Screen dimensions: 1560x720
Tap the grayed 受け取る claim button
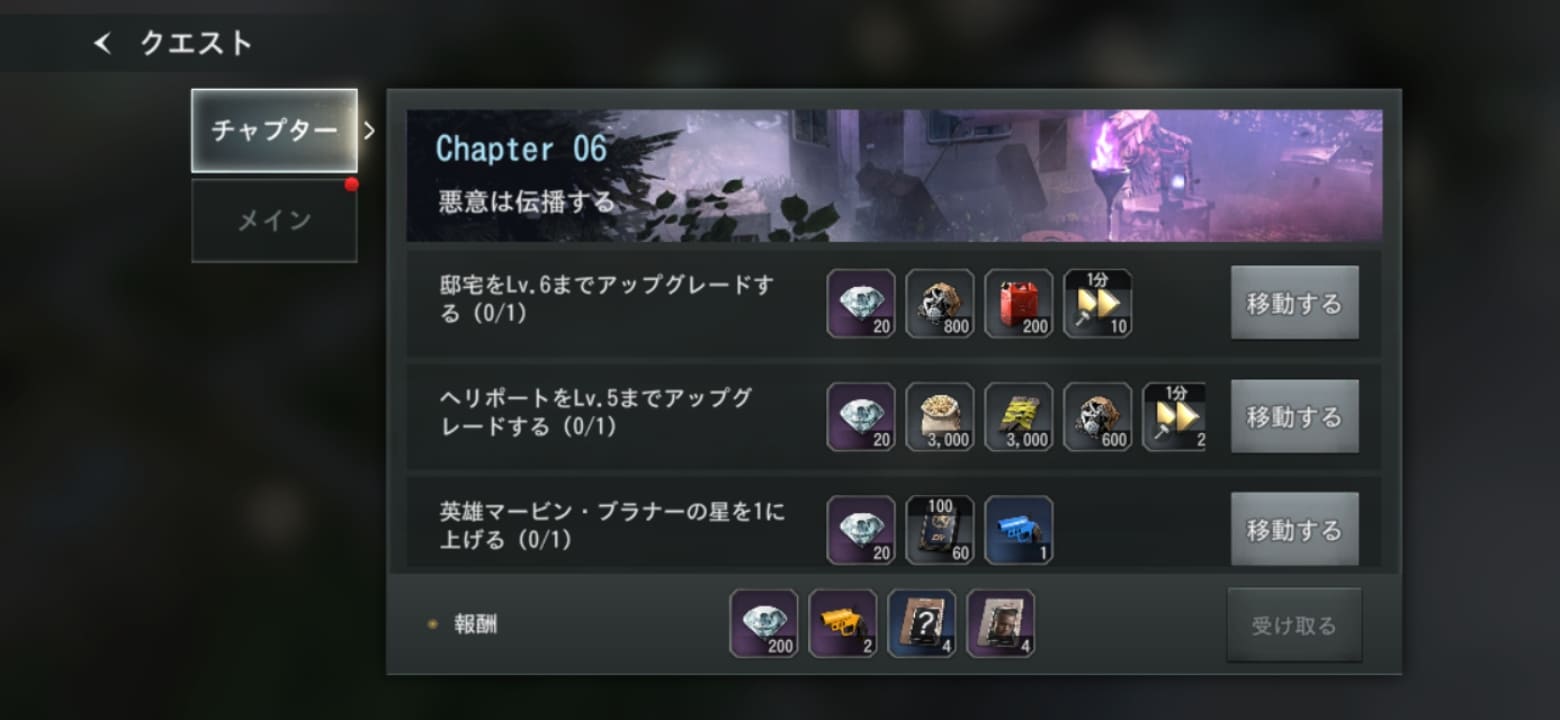[1294, 622]
